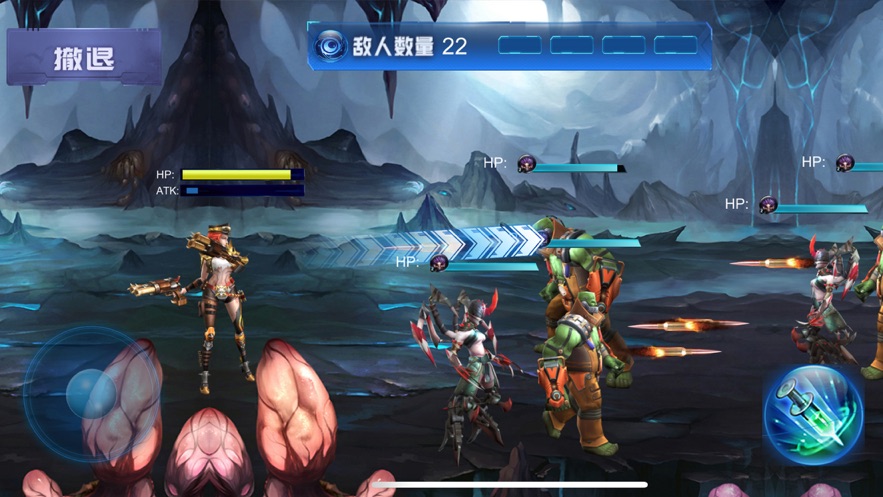Touch the virtual movement joystick
Image resolution: width=883 pixels, height=497 pixels.
90,393
